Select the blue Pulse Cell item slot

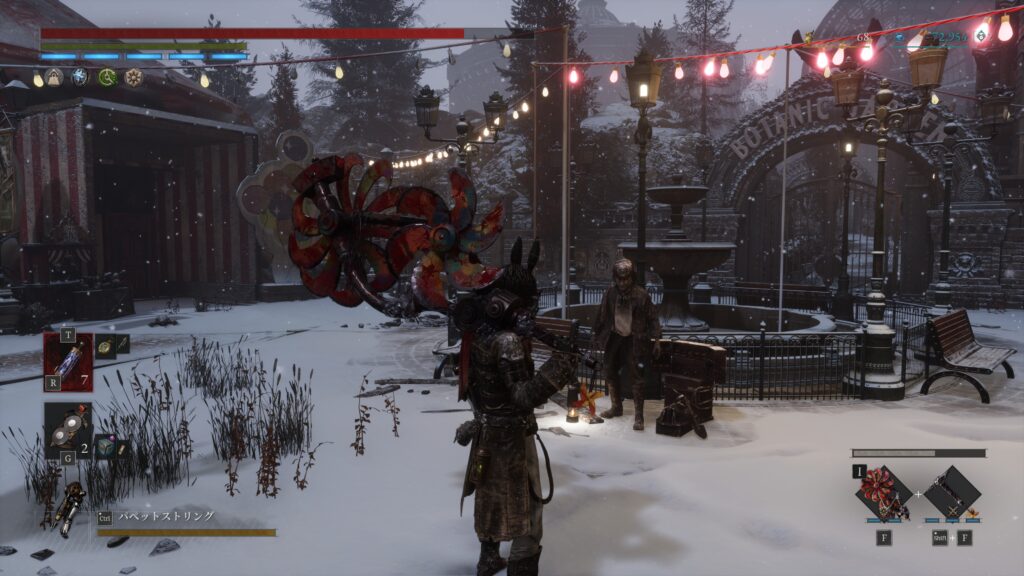click(x=68, y=361)
